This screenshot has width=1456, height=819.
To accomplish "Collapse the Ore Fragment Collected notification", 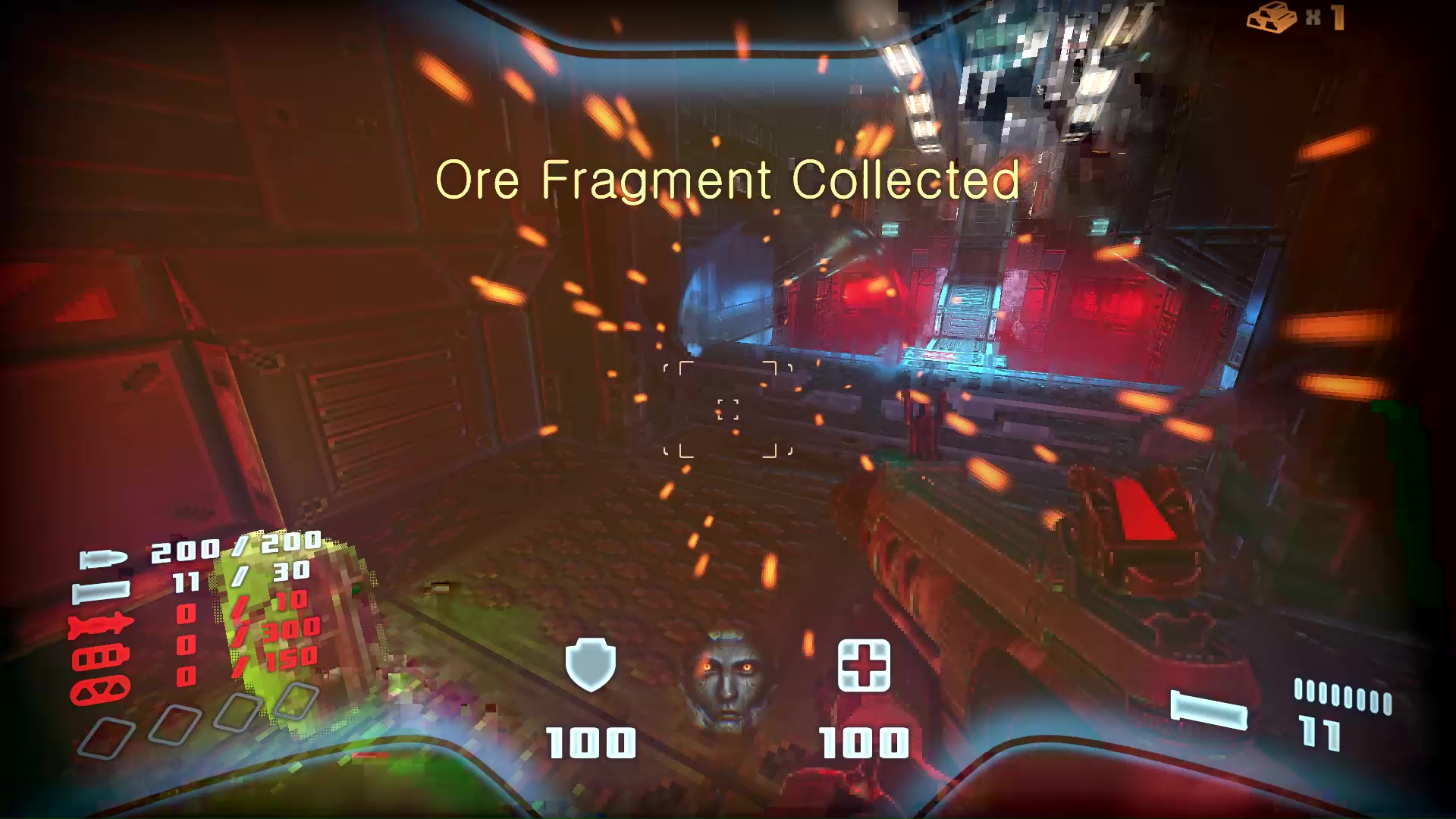I will [x=726, y=180].
